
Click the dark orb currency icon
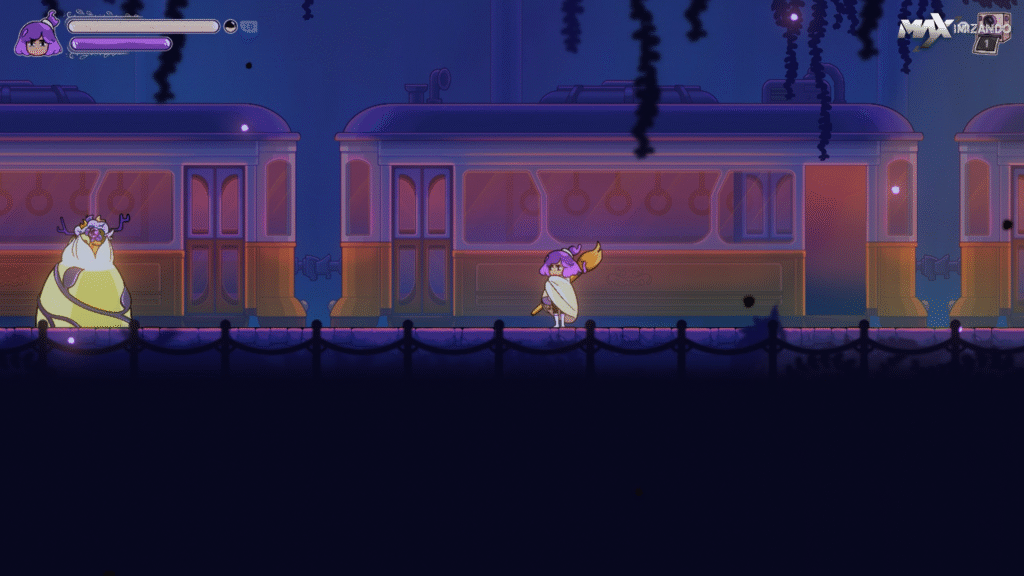[231, 27]
